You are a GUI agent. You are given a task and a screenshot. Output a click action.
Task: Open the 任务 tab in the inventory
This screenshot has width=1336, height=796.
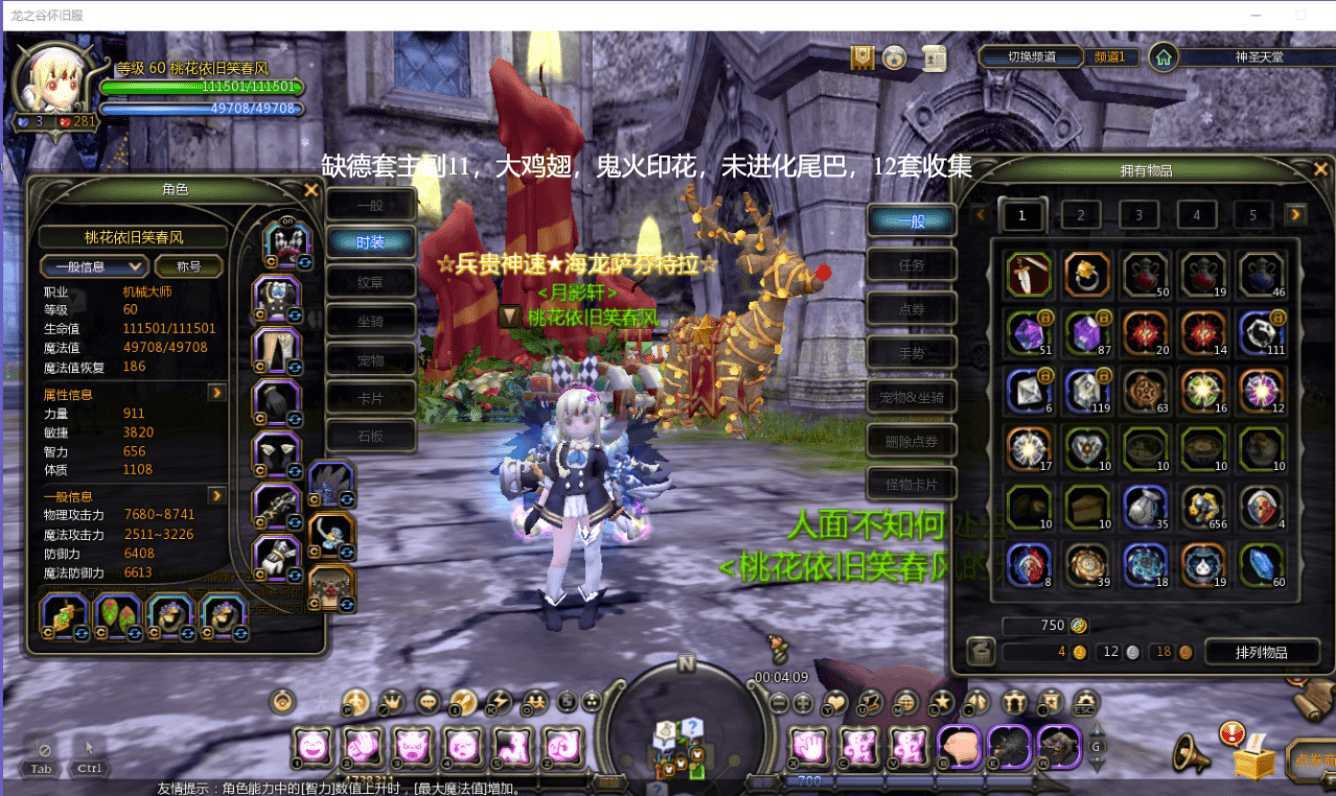pos(910,264)
